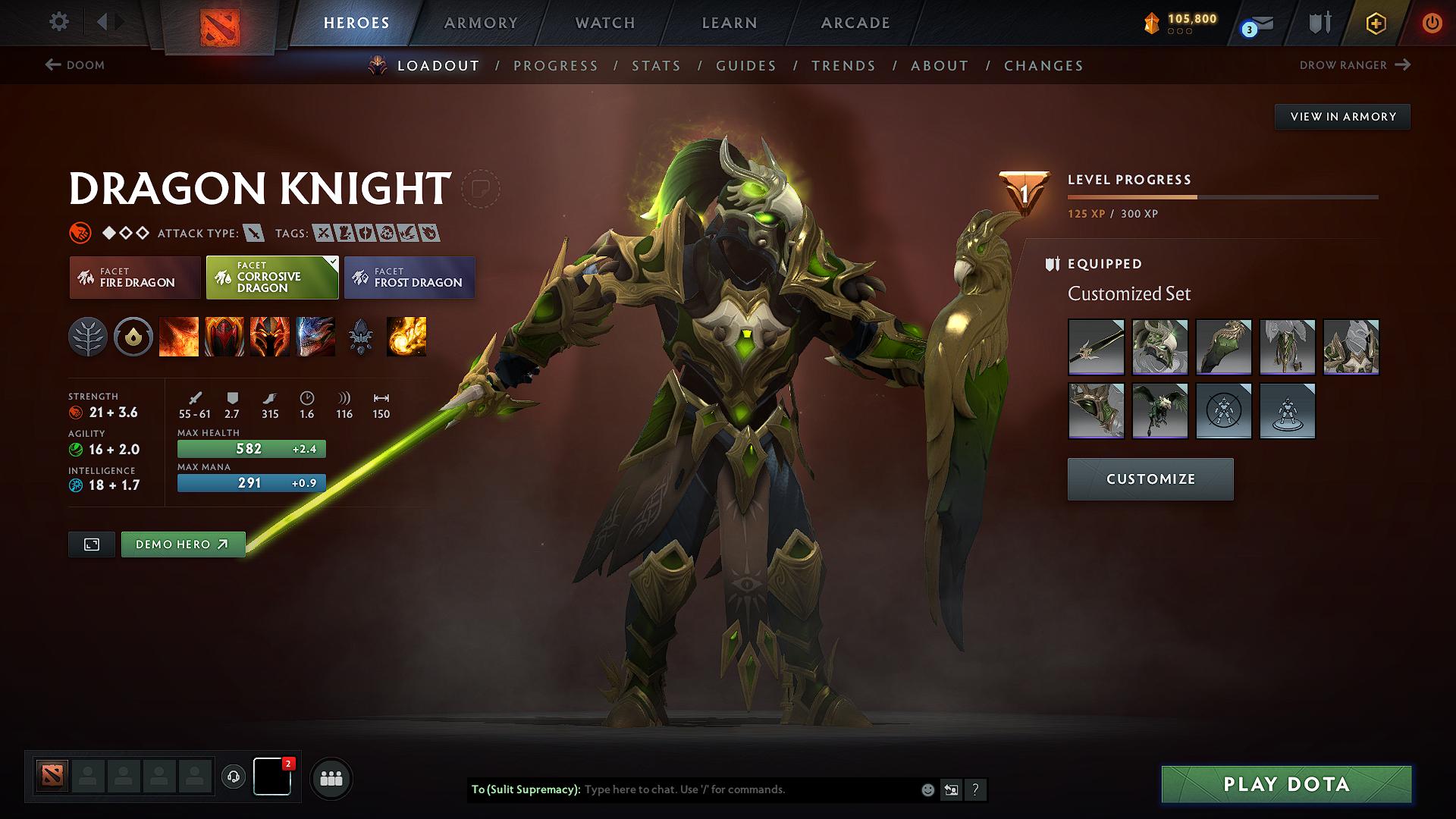This screenshot has height=819, width=1456.
Task: Open the chat emoticon picker
Action: 927,789
